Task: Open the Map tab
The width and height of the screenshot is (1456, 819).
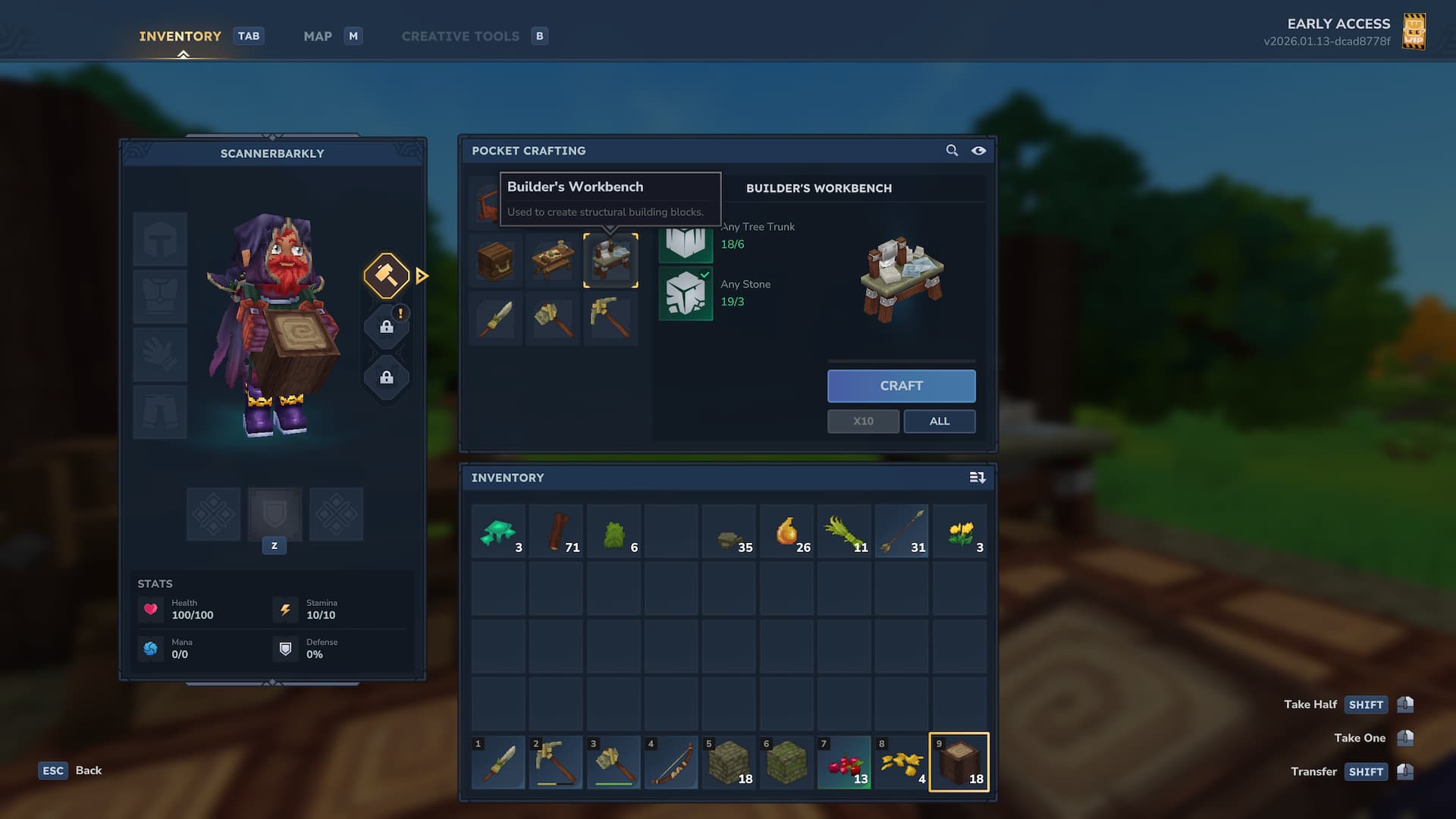Action: coord(318,36)
